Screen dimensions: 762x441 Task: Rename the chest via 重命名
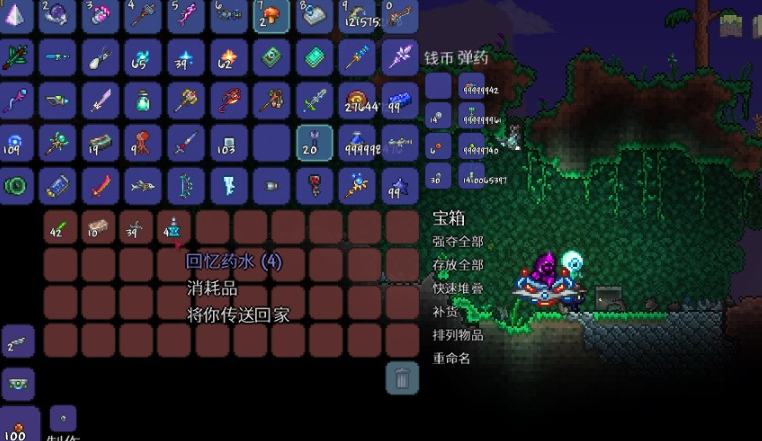coord(450,357)
